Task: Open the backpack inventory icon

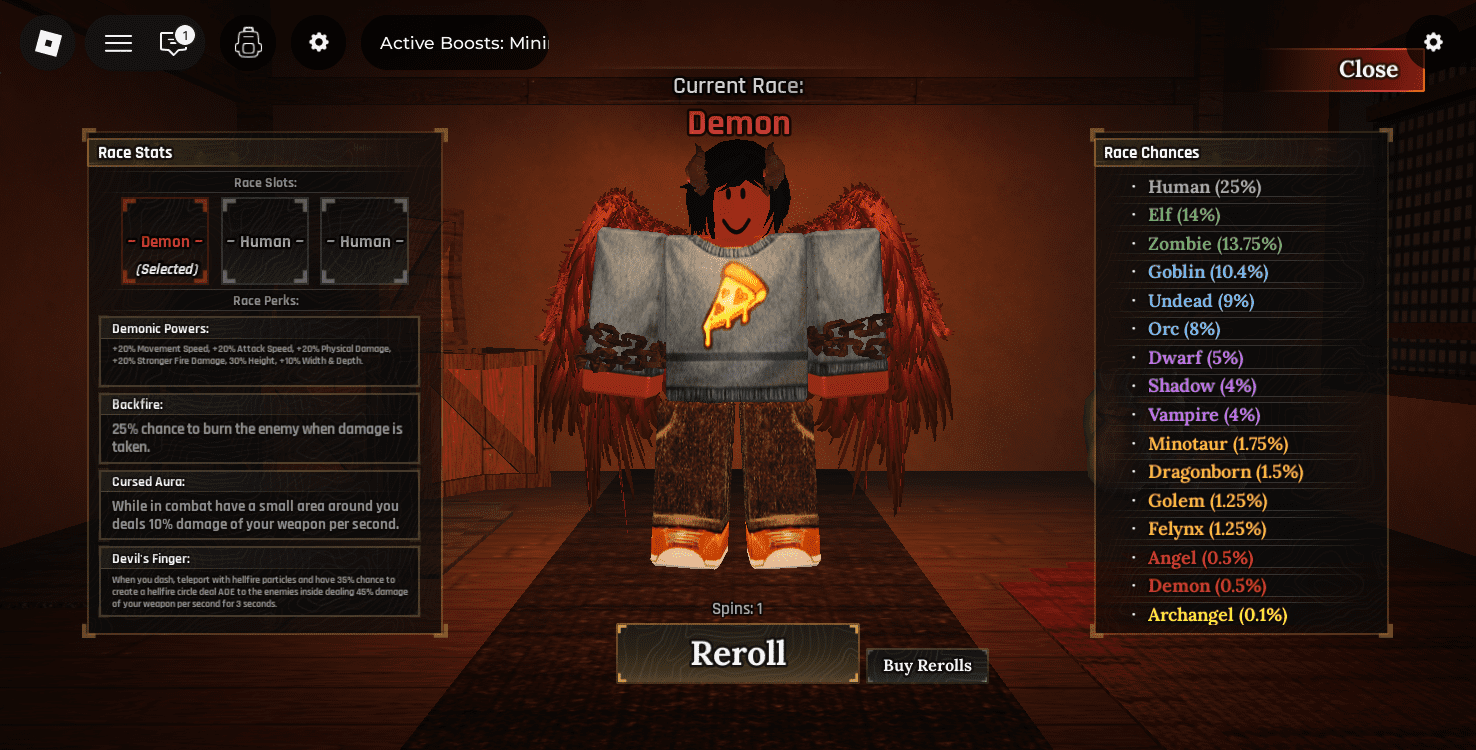Action: click(247, 42)
